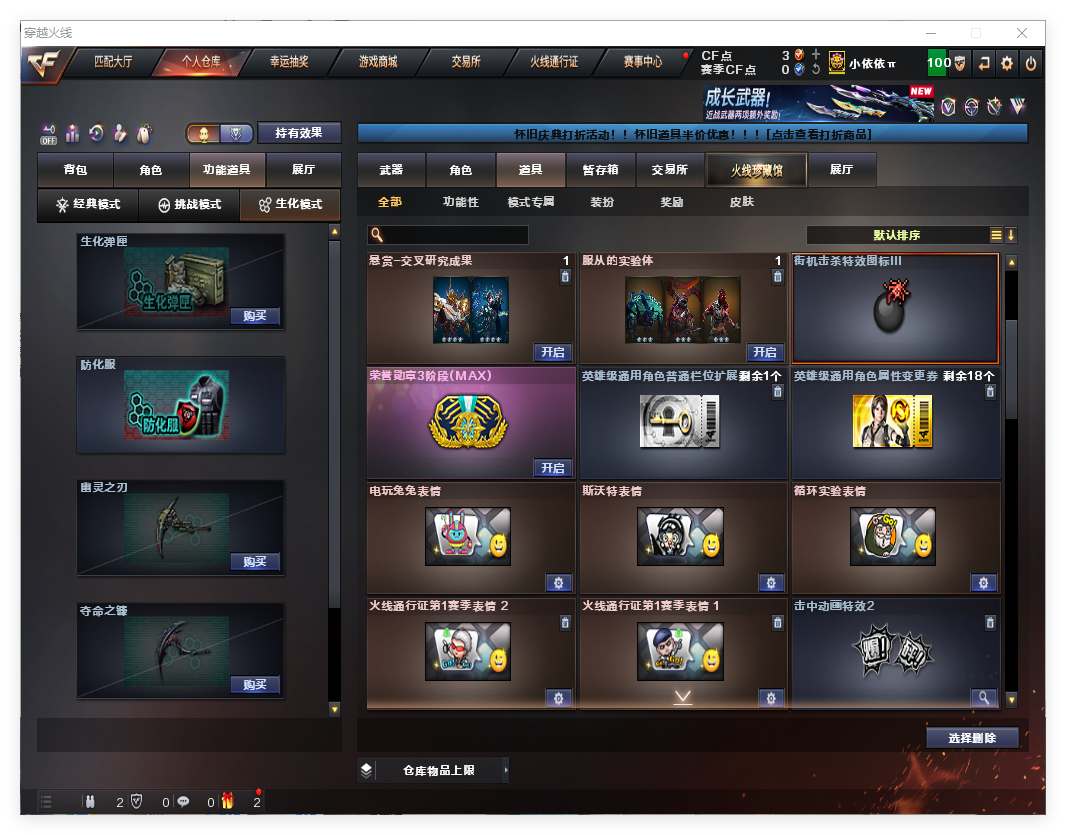Choose the 经典模式 classic mode tab
Screen dimensions: 1066x835
click(88, 204)
